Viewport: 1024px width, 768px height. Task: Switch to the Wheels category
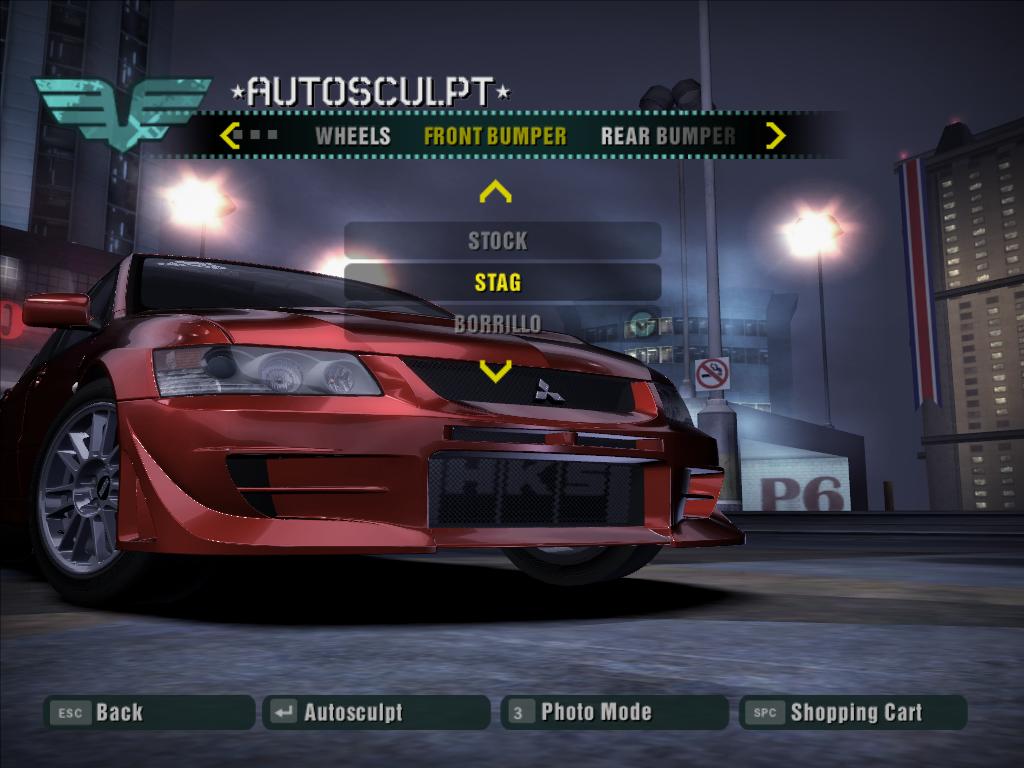tap(353, 136)
